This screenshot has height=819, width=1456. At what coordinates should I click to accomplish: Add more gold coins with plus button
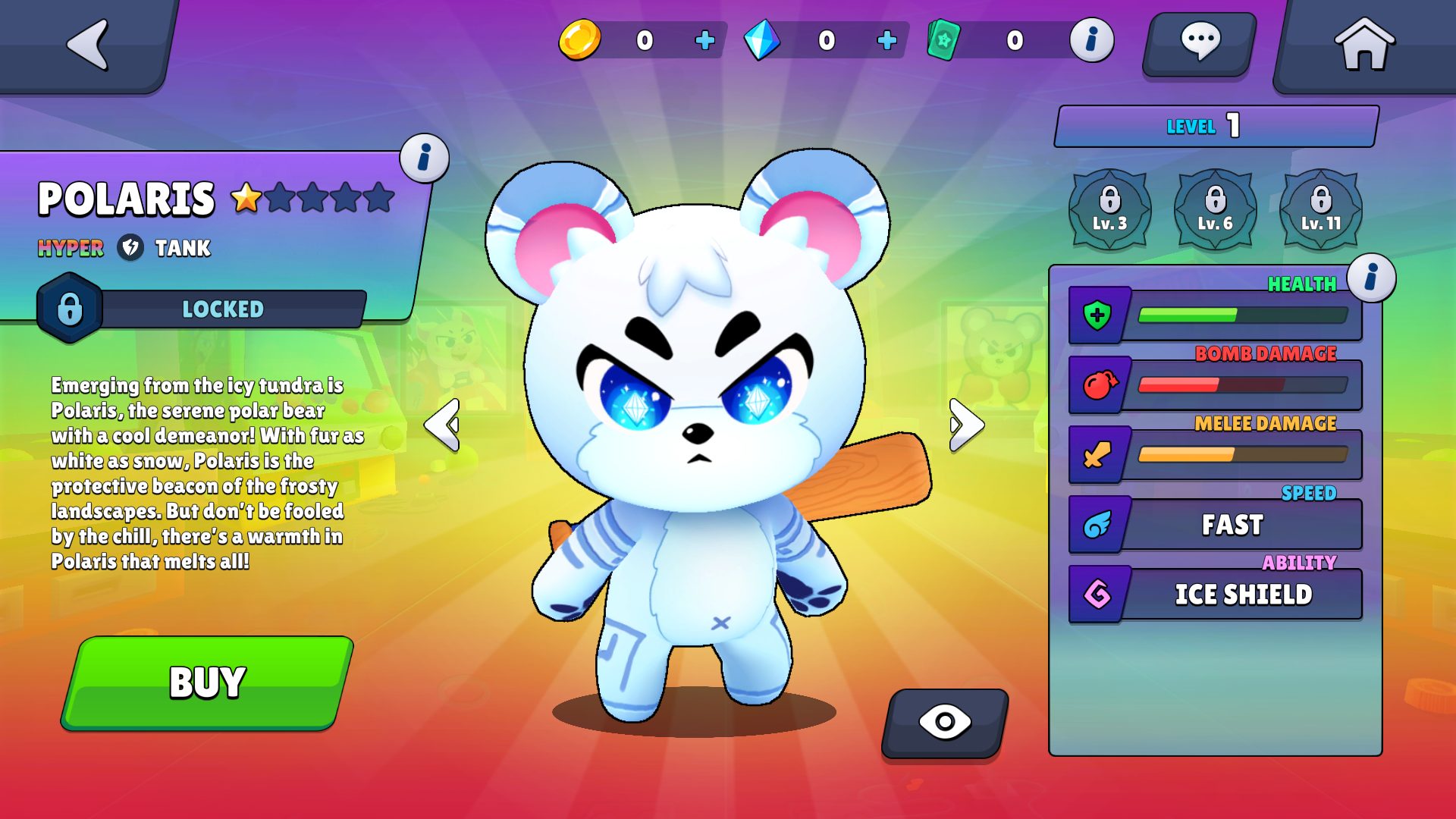pos(704,40)
